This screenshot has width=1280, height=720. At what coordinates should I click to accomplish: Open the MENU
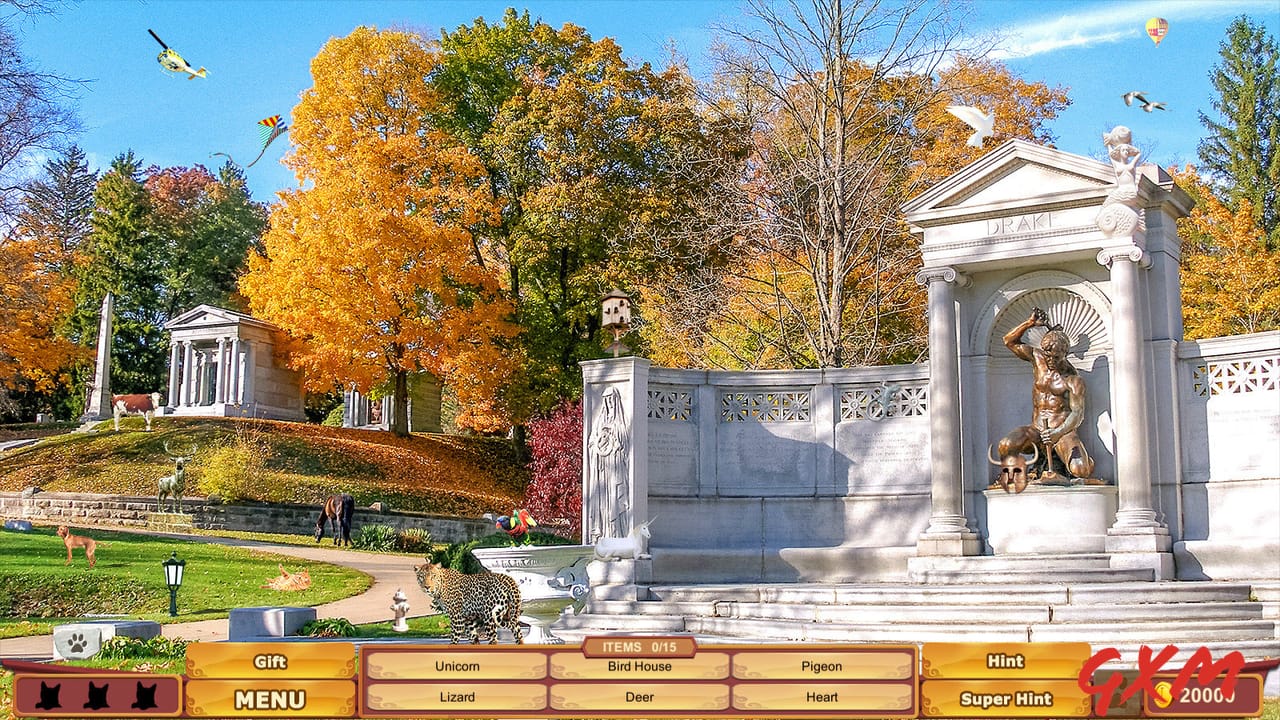point(270,700)
